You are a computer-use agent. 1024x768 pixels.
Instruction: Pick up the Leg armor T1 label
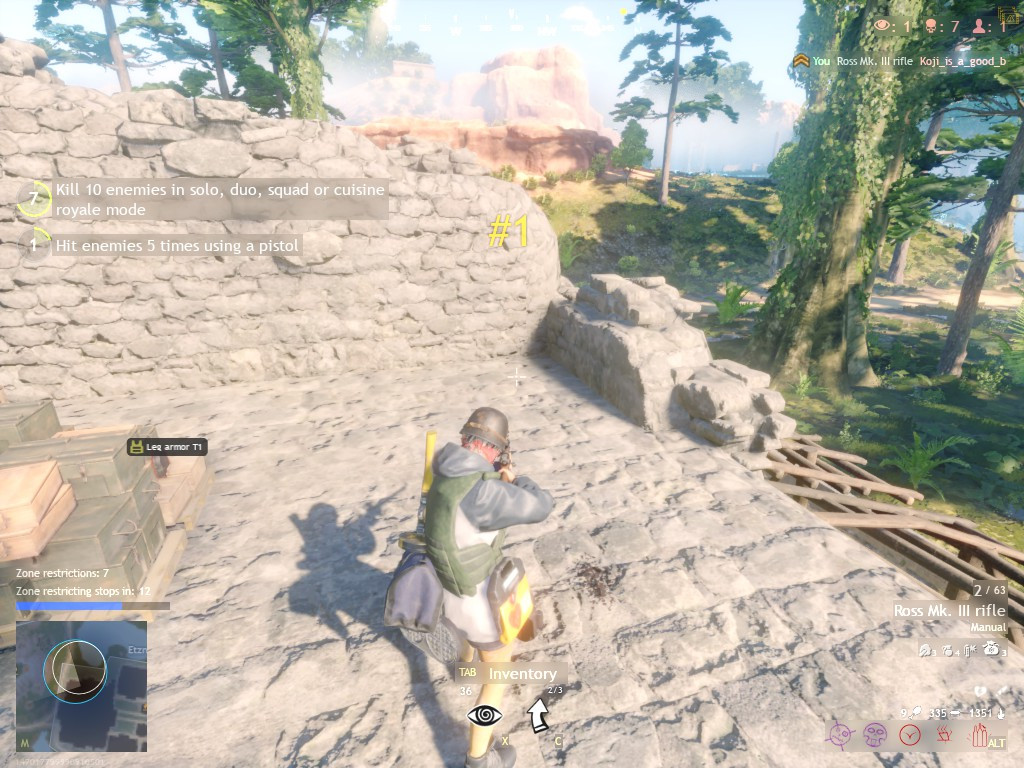point(168,447)
